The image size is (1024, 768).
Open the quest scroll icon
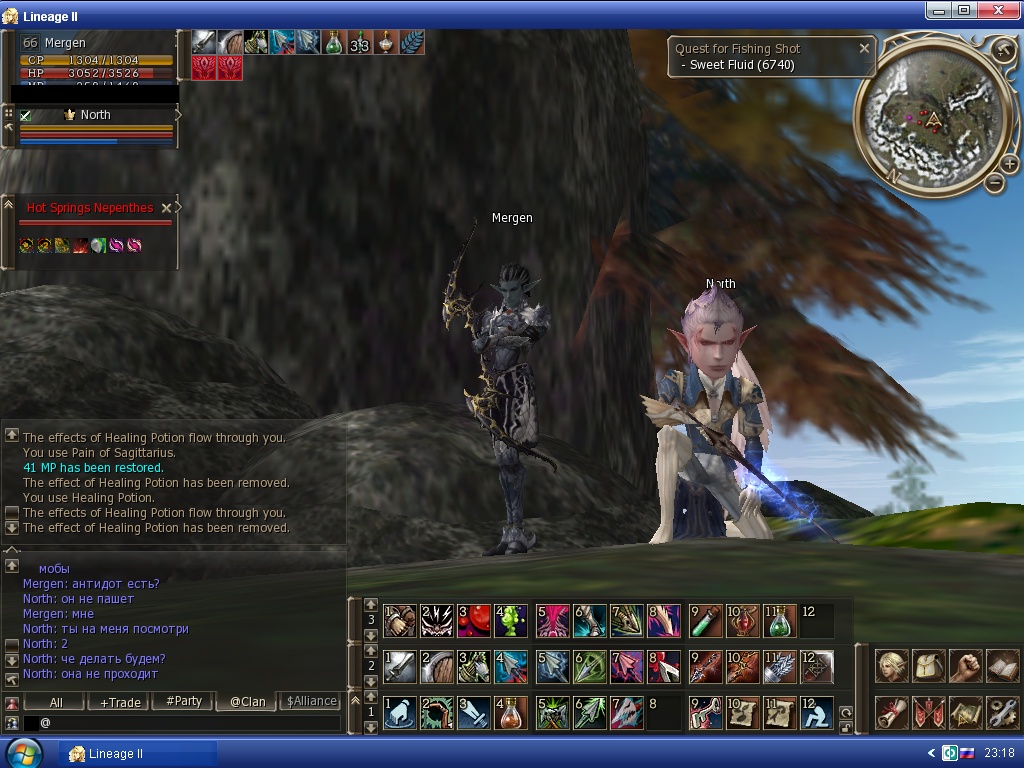892,712
